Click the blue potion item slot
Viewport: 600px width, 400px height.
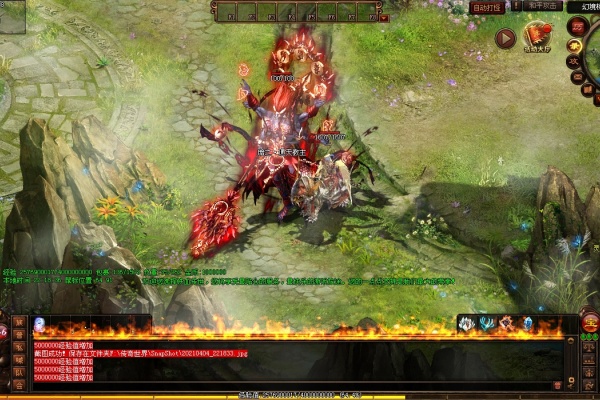(39, 324)
